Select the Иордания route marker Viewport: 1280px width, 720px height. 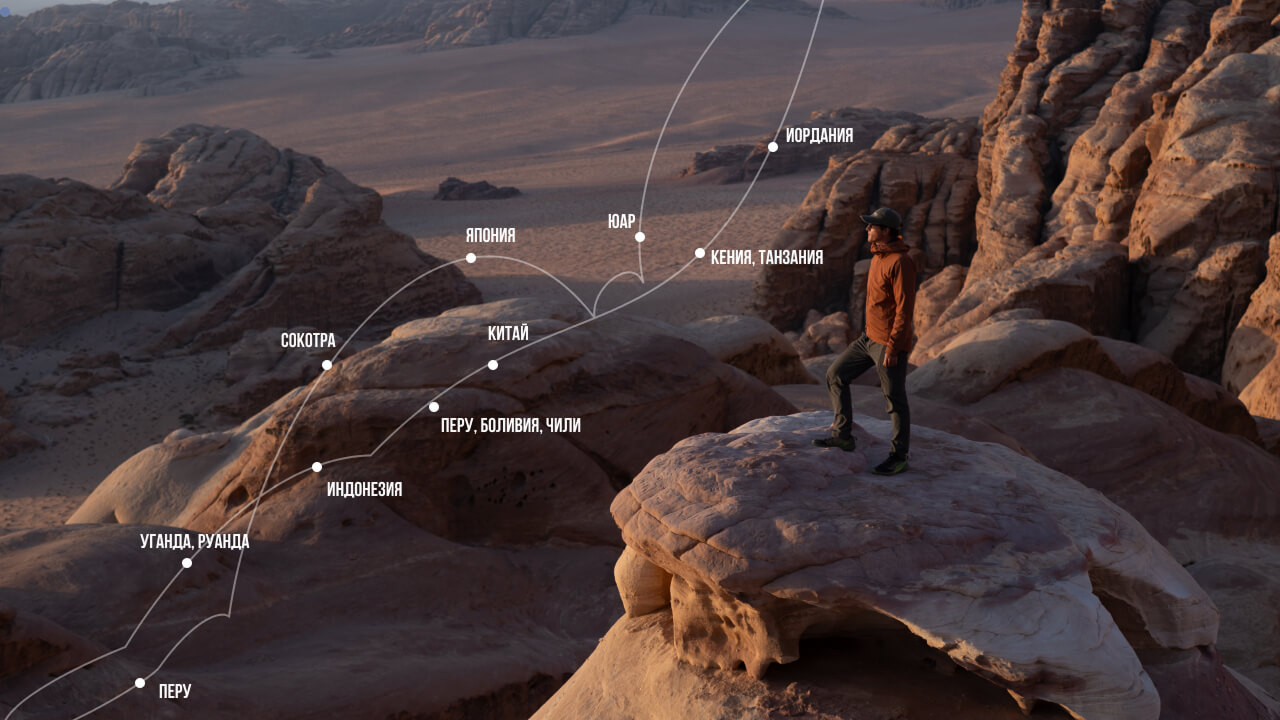773,147
